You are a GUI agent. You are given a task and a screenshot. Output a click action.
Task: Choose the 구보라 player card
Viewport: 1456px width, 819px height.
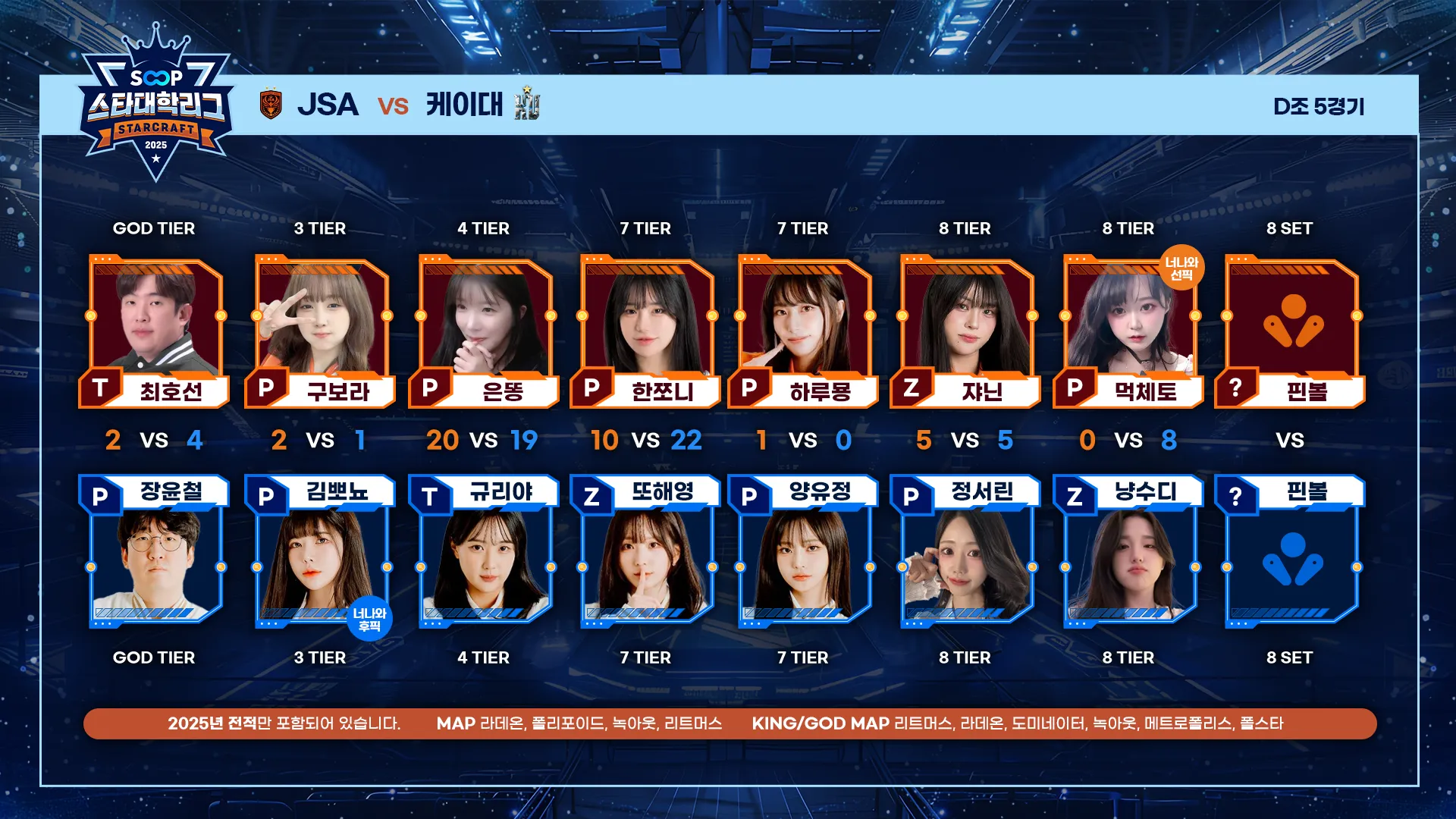321,330
